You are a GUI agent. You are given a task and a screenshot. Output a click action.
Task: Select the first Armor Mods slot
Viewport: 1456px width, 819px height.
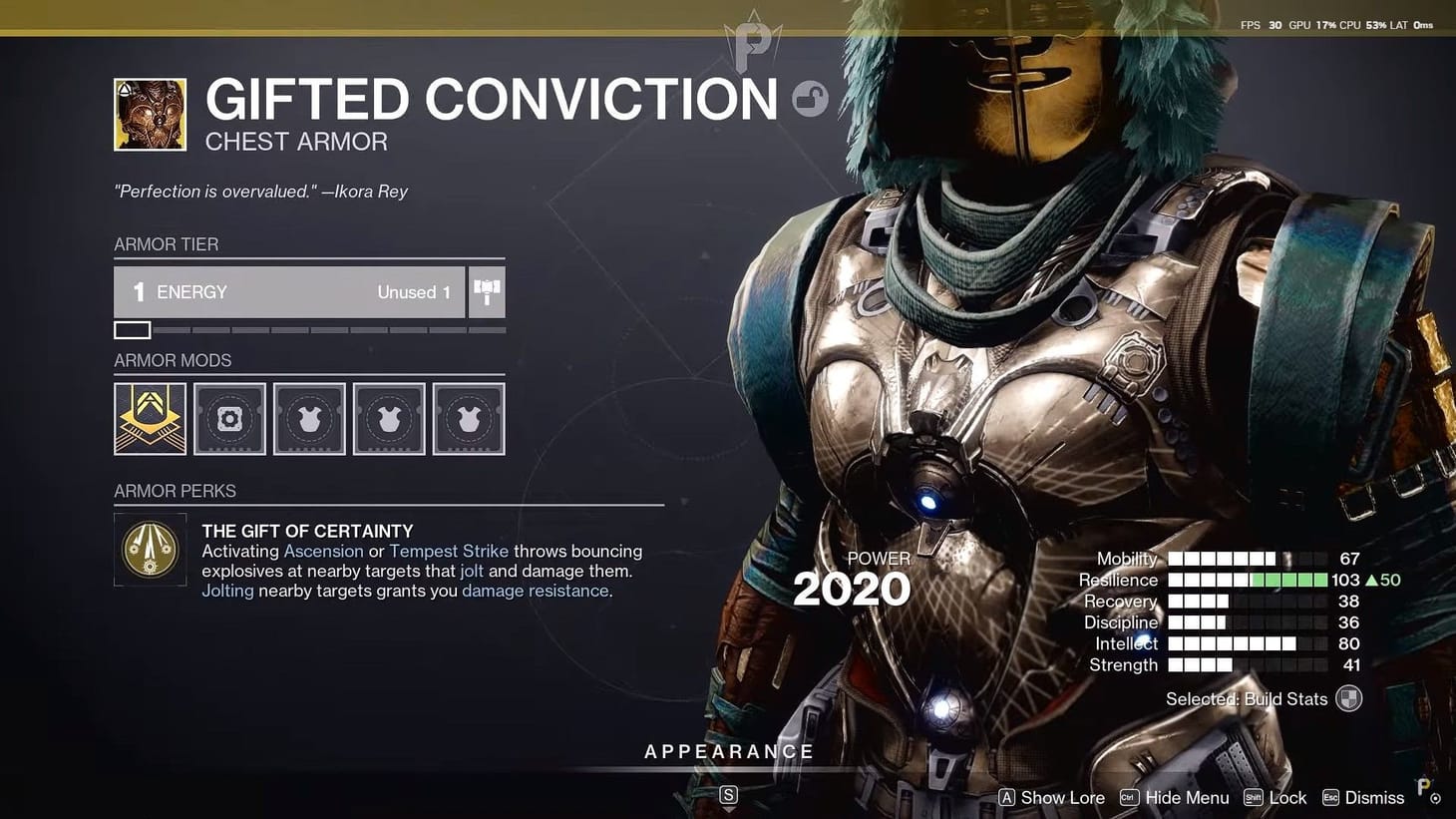[150, 418]
